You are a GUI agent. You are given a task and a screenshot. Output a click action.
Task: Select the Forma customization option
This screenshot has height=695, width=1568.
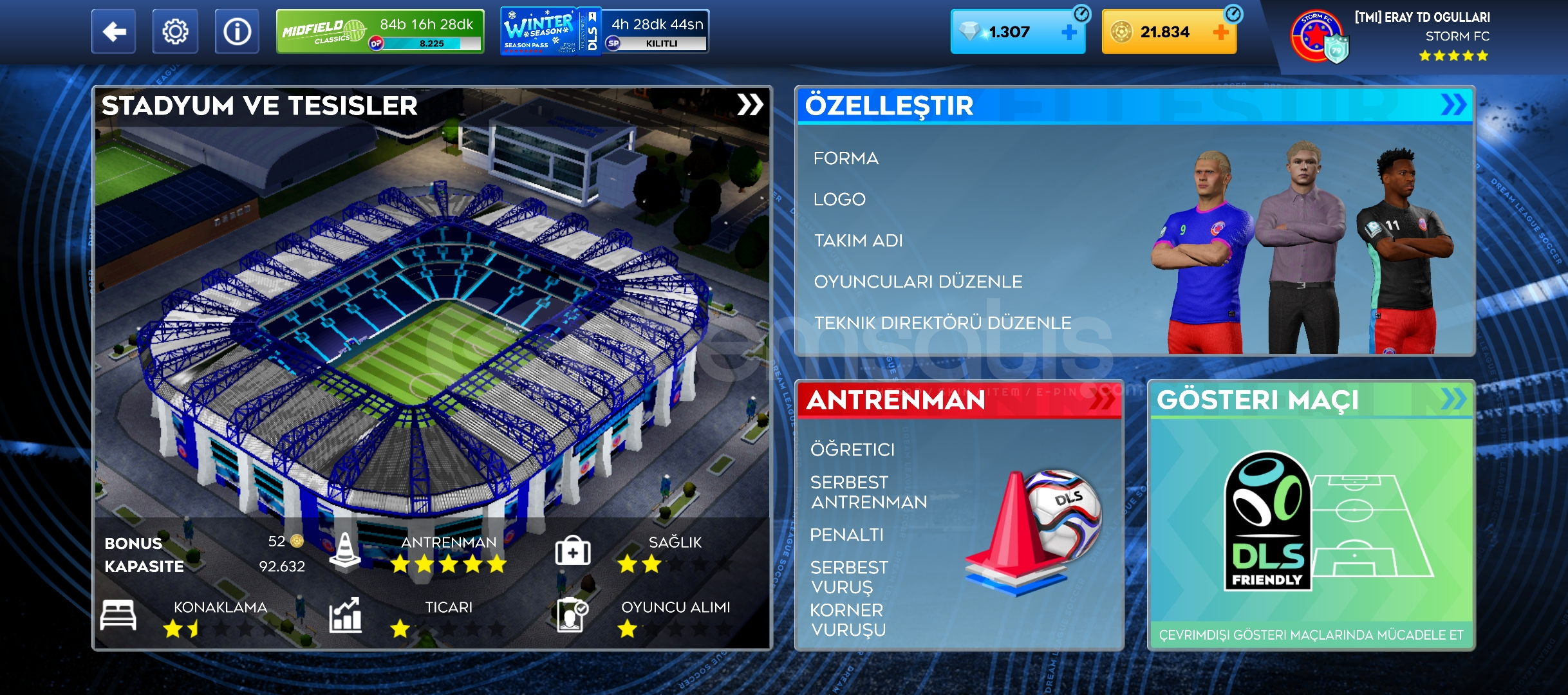pyautogui.click(x=846, y=158)
